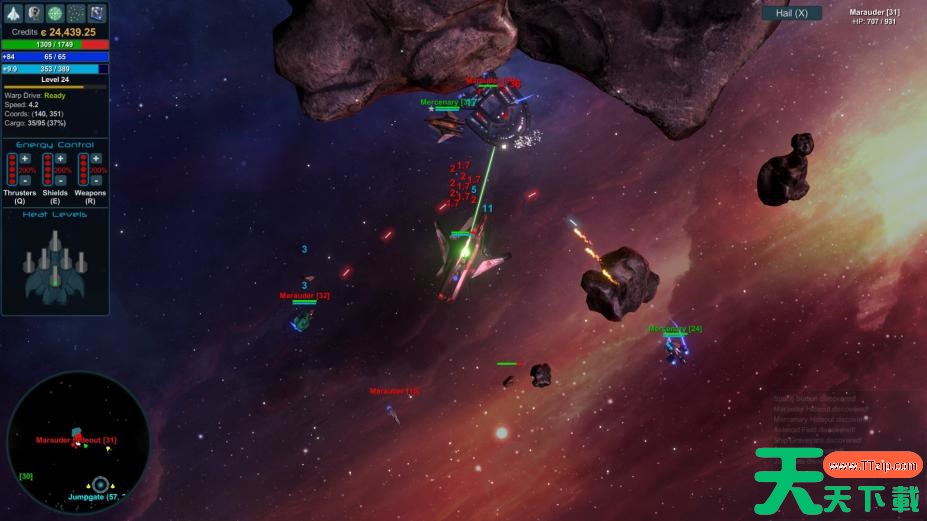Decrease Weapons energy with minus button
This screenshot has height=521, width=927.
point(96,181)
